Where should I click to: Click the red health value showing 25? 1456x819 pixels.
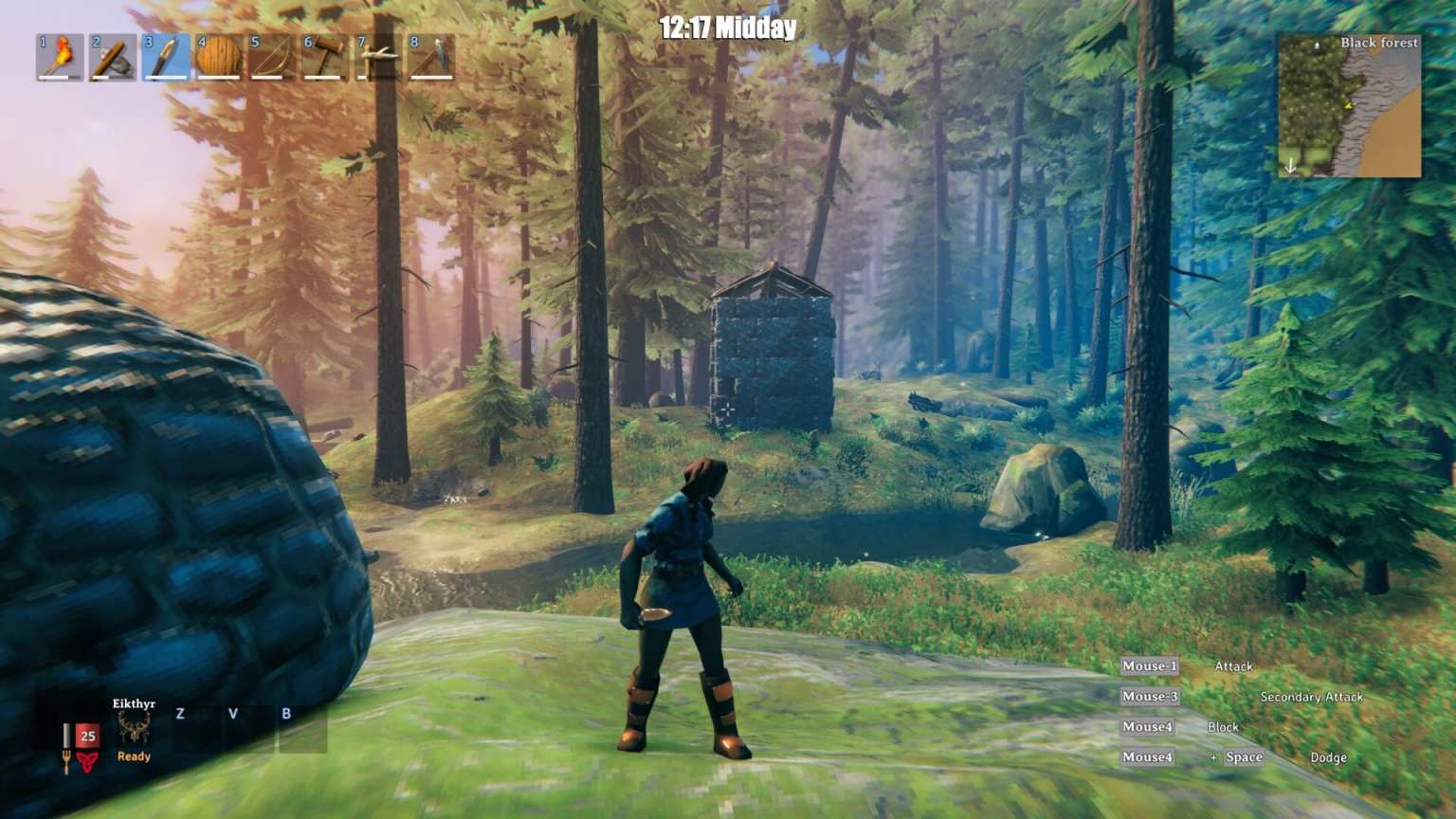88,736
